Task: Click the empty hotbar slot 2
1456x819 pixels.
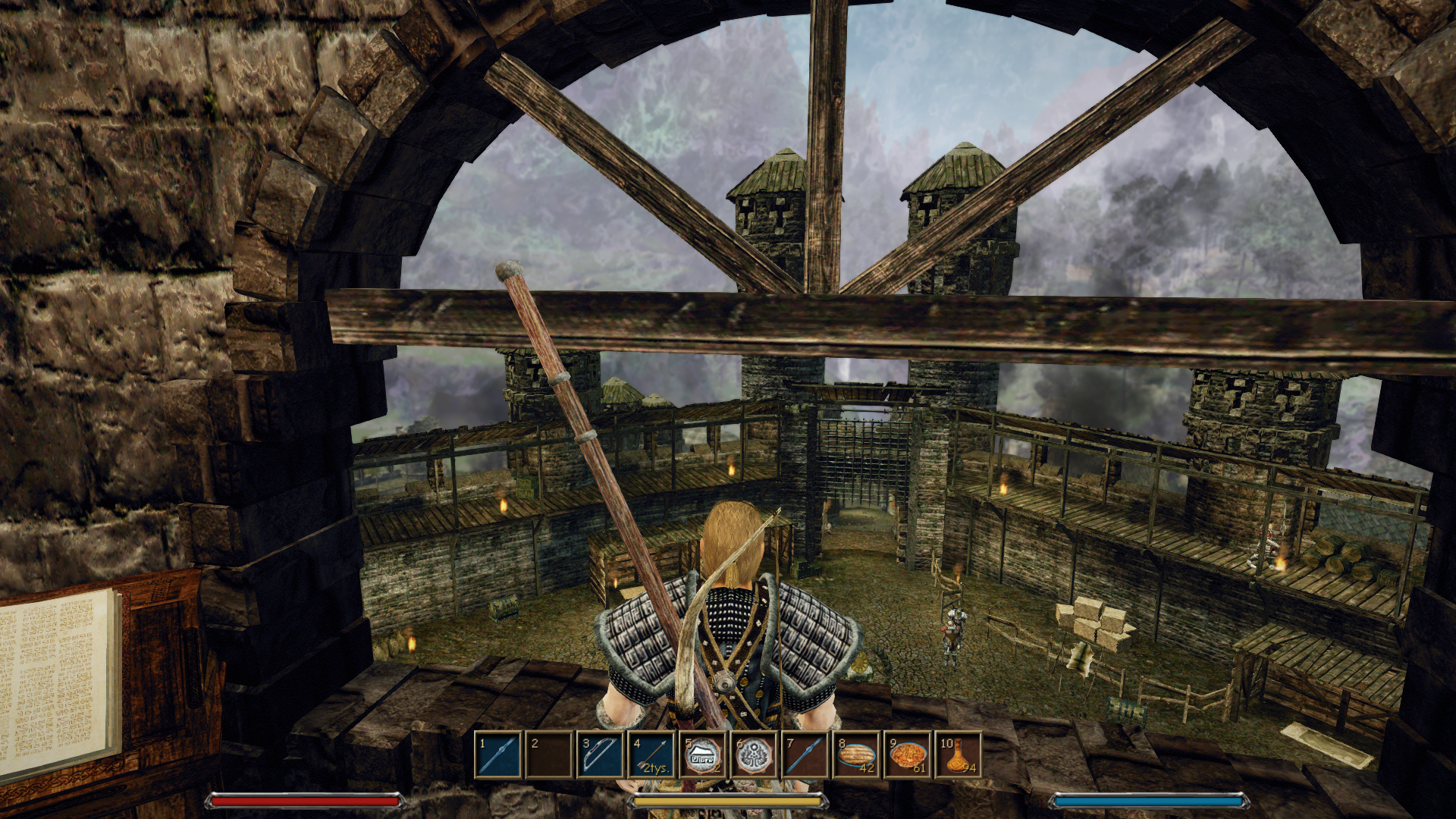Action: (549, 755)
